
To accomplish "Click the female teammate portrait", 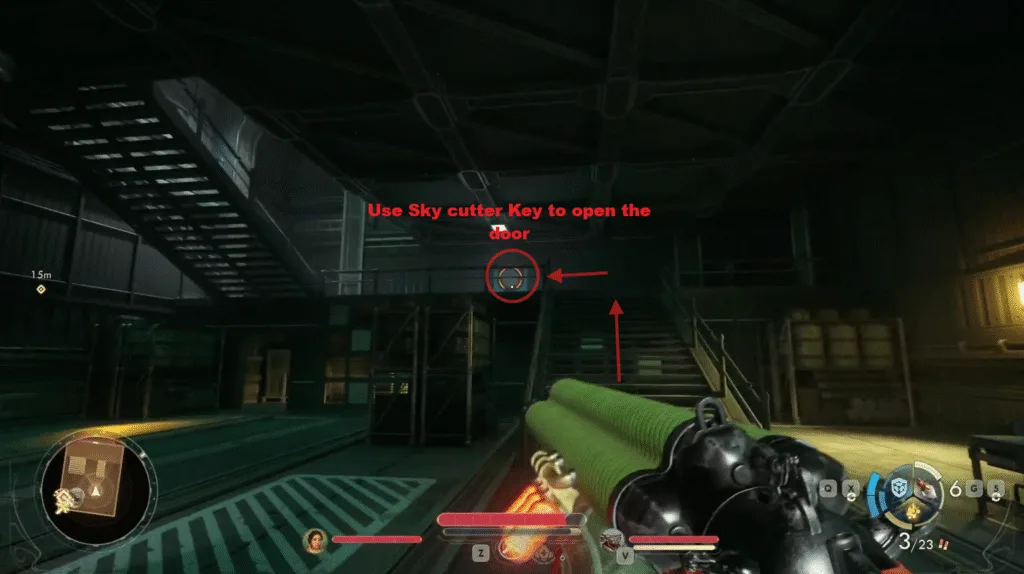I will click(315, 540).
